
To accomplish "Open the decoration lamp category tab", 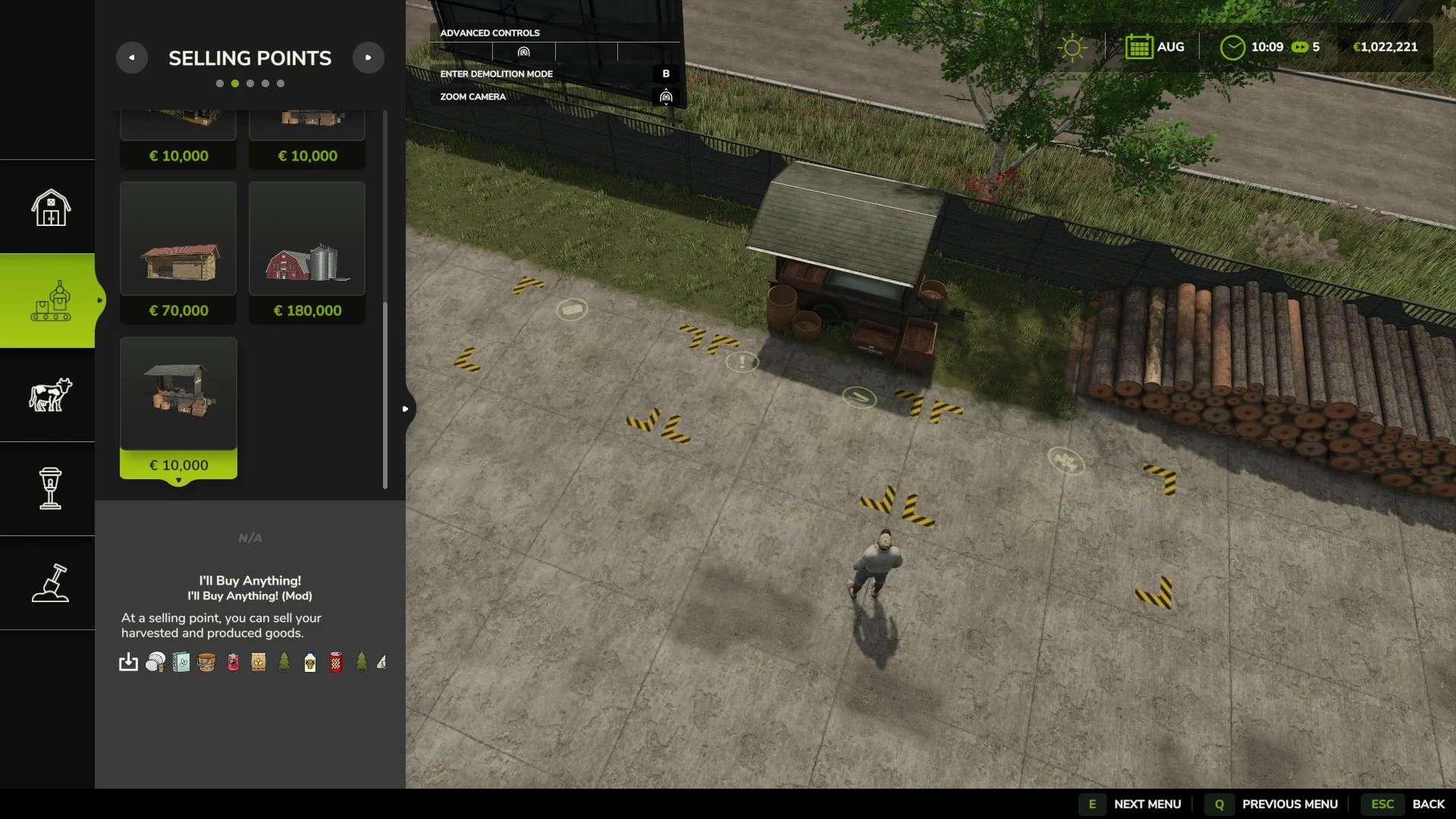I will pos(50,488).
